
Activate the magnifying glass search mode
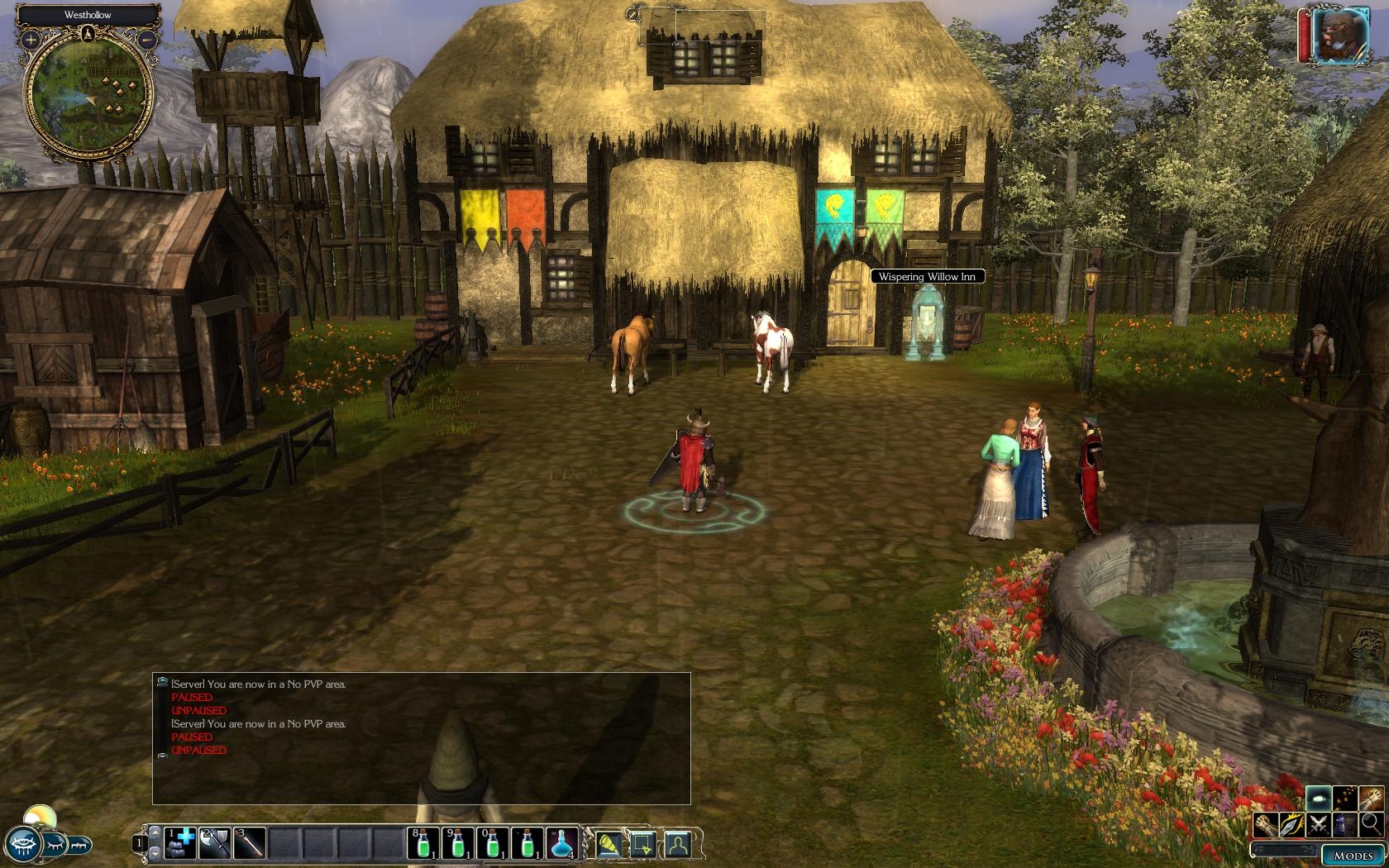click(1371, 823)
